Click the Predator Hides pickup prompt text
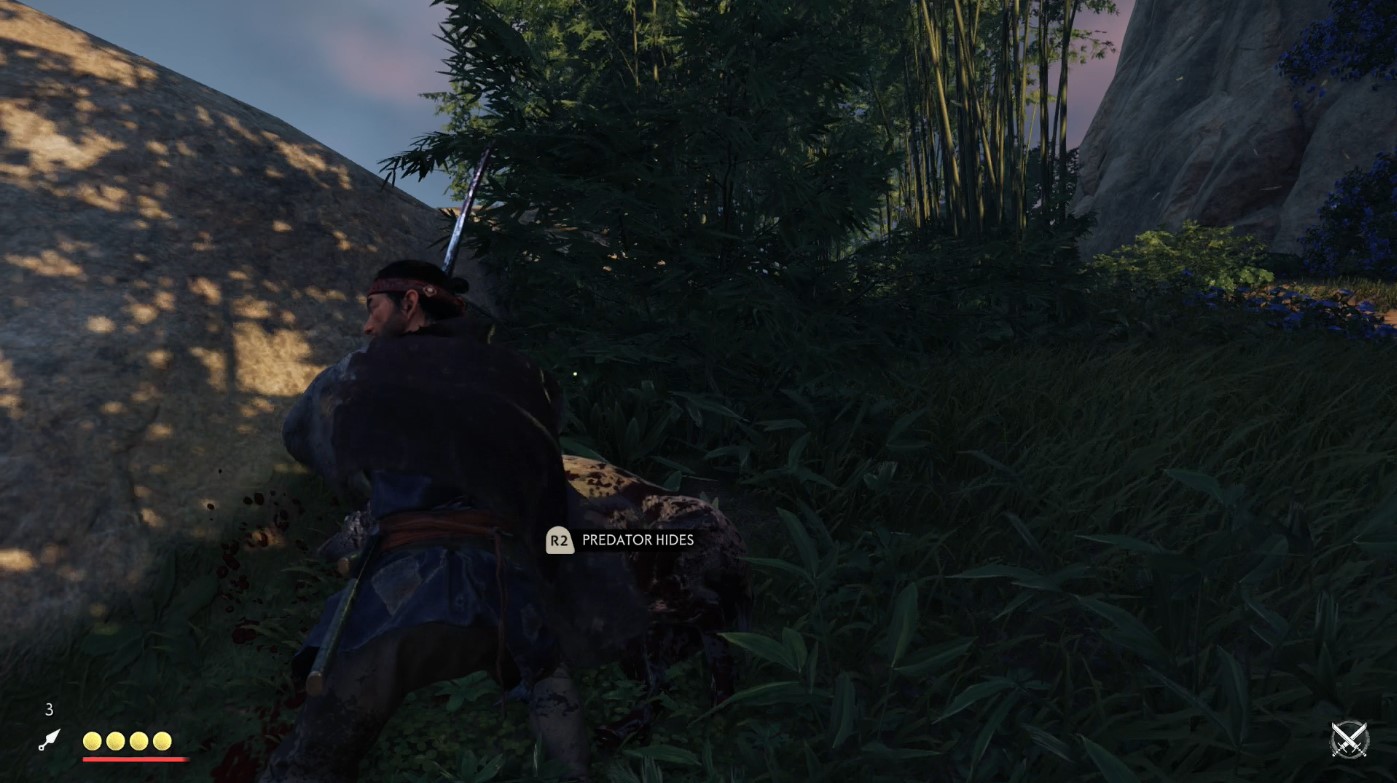 tap(637, 540)
